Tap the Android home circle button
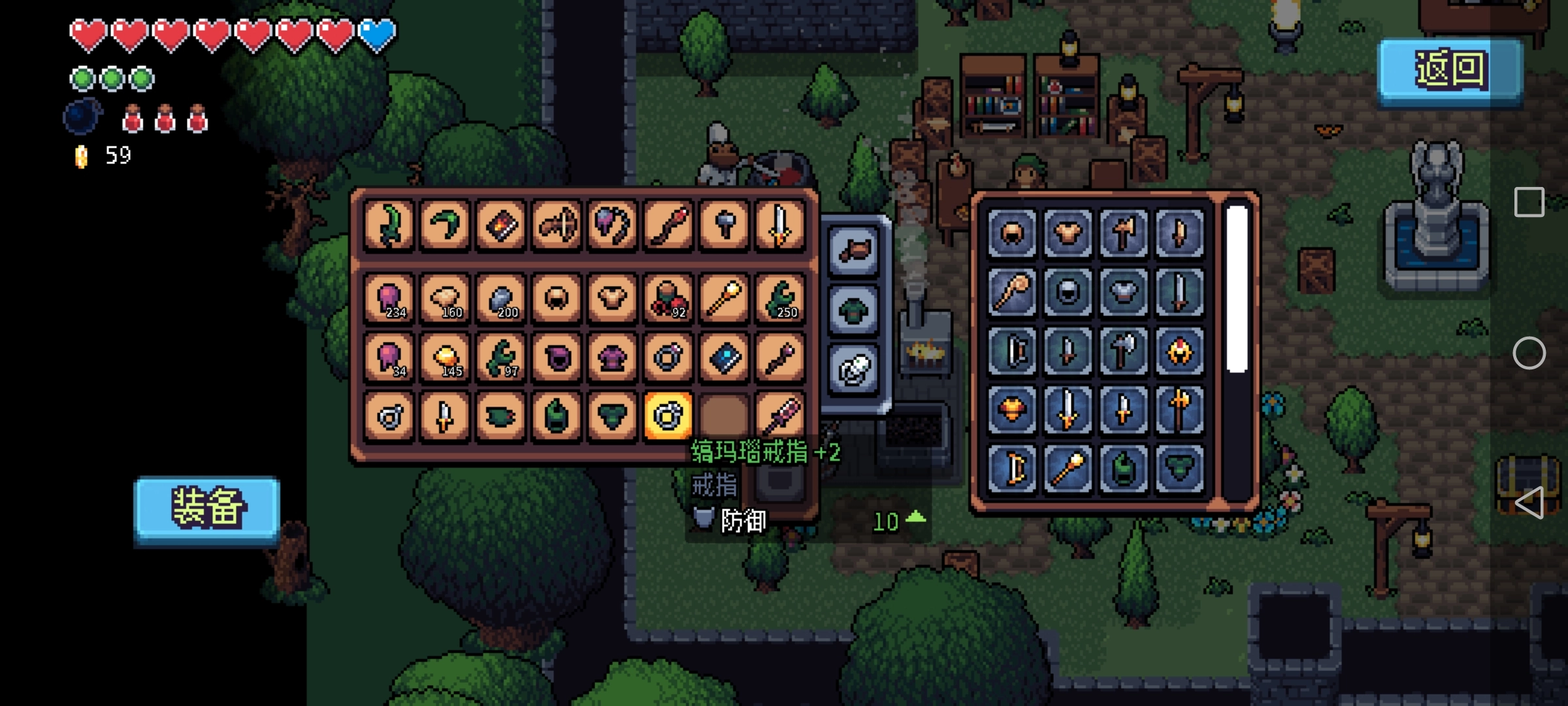The height and width of the screenshot is (706, 1568). tap(1529, 354)
